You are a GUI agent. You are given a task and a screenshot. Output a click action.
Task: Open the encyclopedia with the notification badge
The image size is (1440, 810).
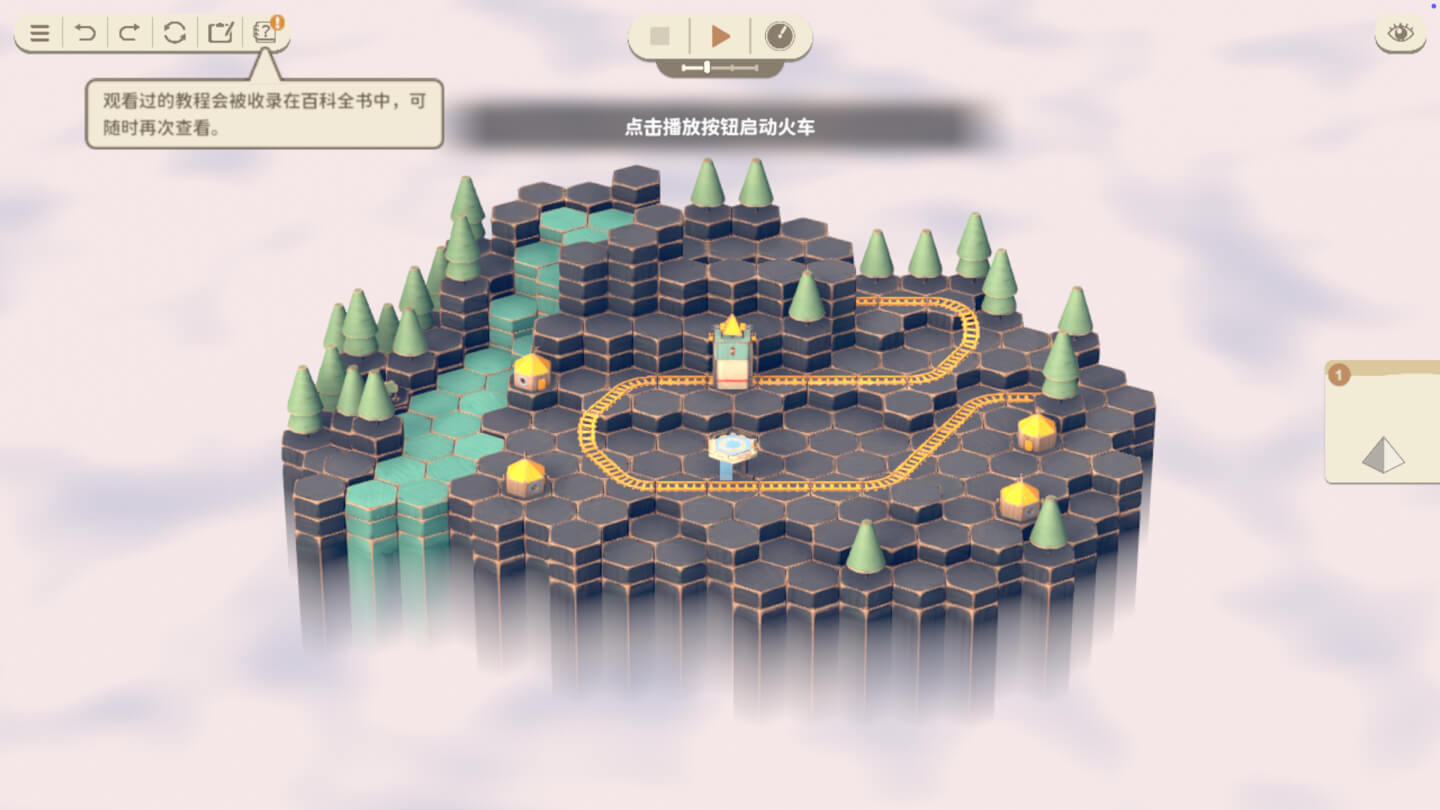266,33
